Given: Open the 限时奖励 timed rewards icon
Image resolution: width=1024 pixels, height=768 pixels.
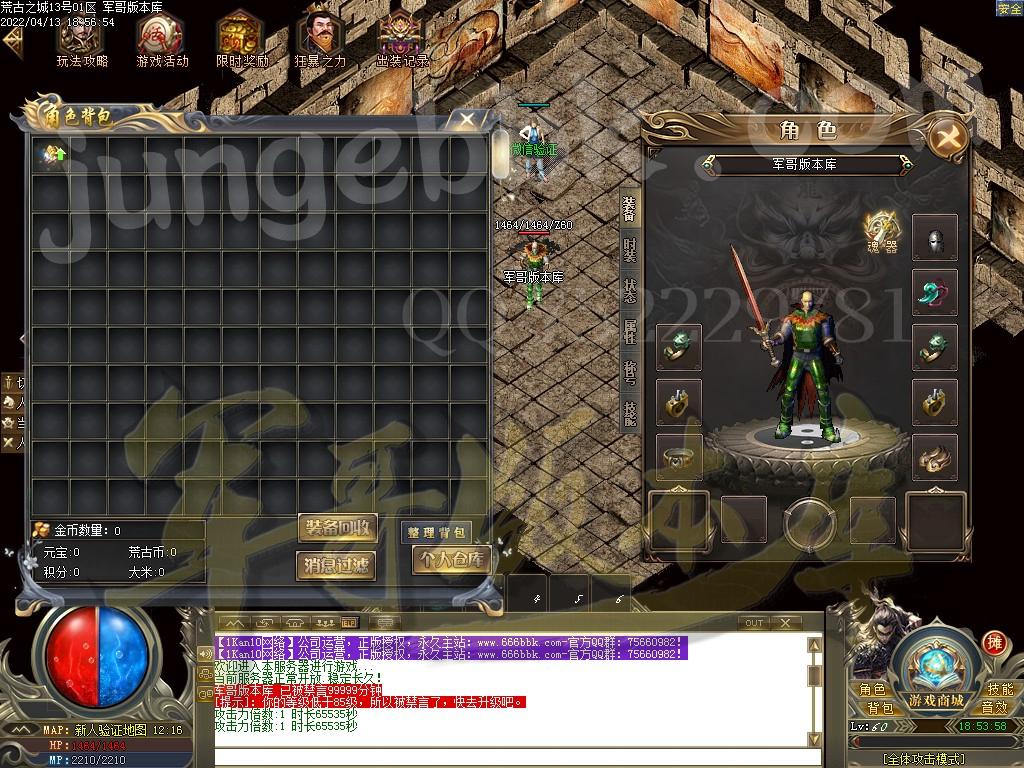Looking at the screenshot, I should point(242,39).
